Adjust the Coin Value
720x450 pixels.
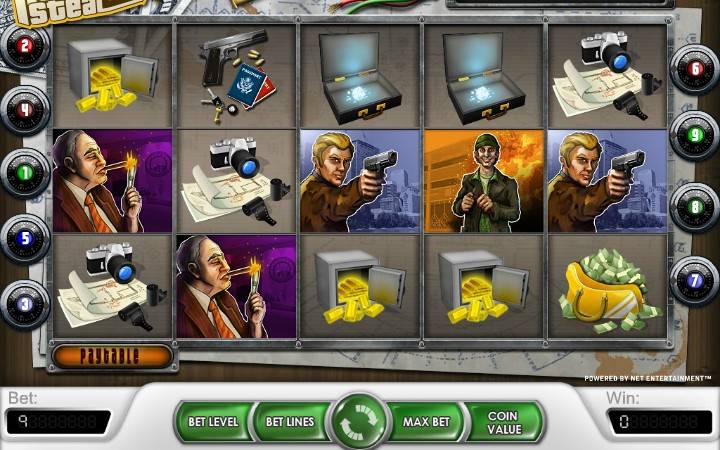(505, 421)
